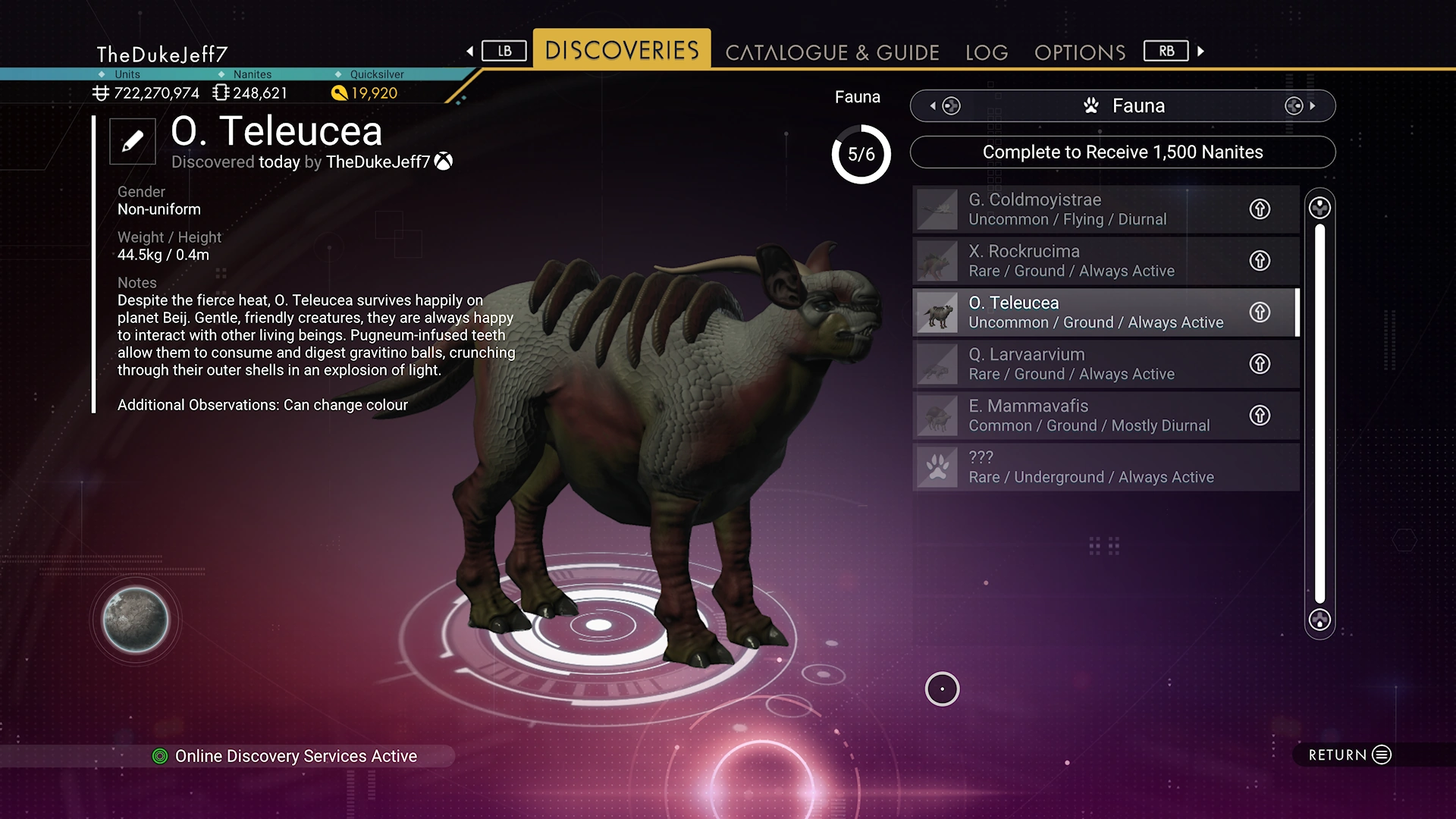
Task: Choose the X. Rockrucima list row
Action: 1077,261
